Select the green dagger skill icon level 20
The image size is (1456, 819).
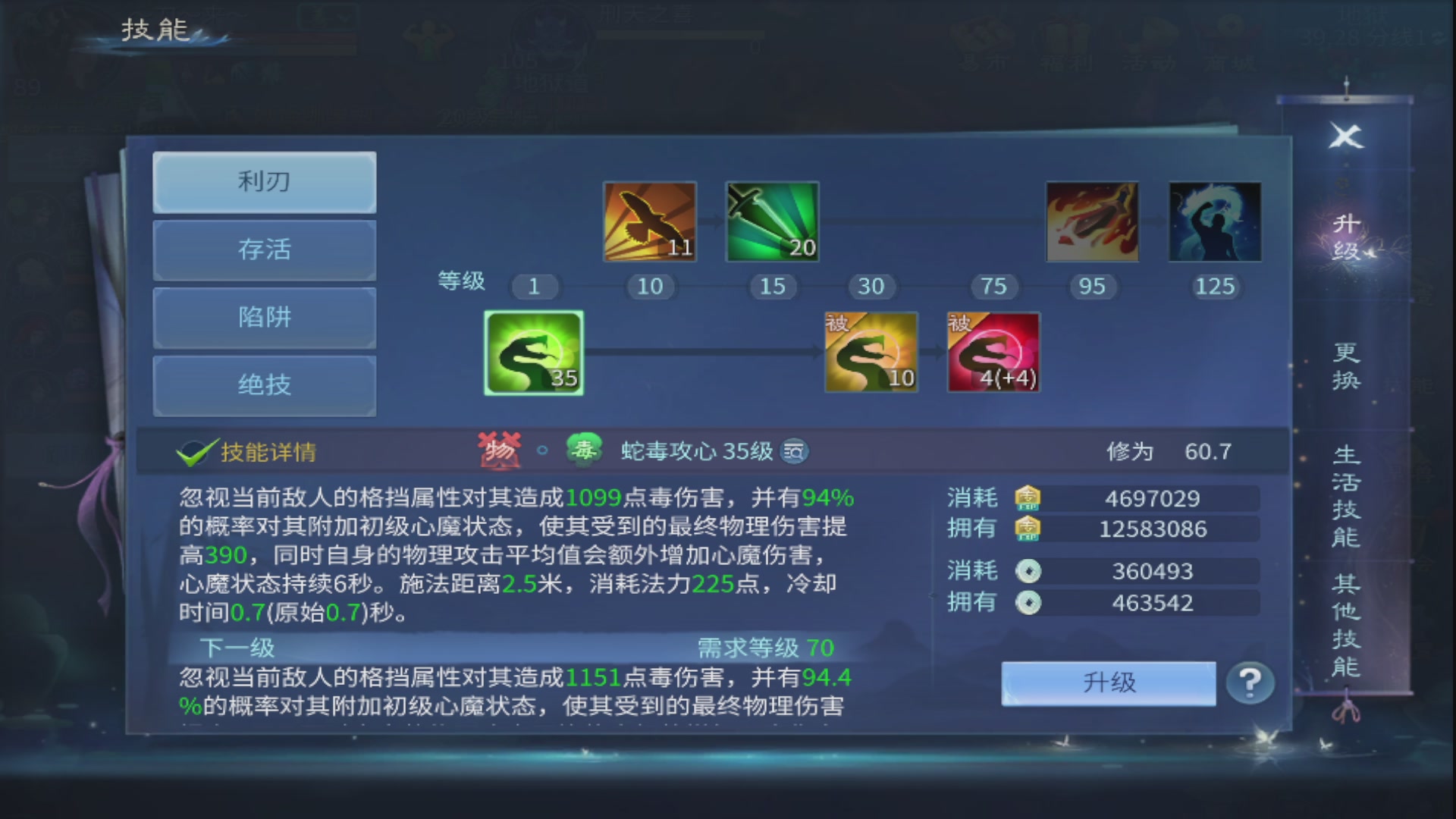coord(772,221)
